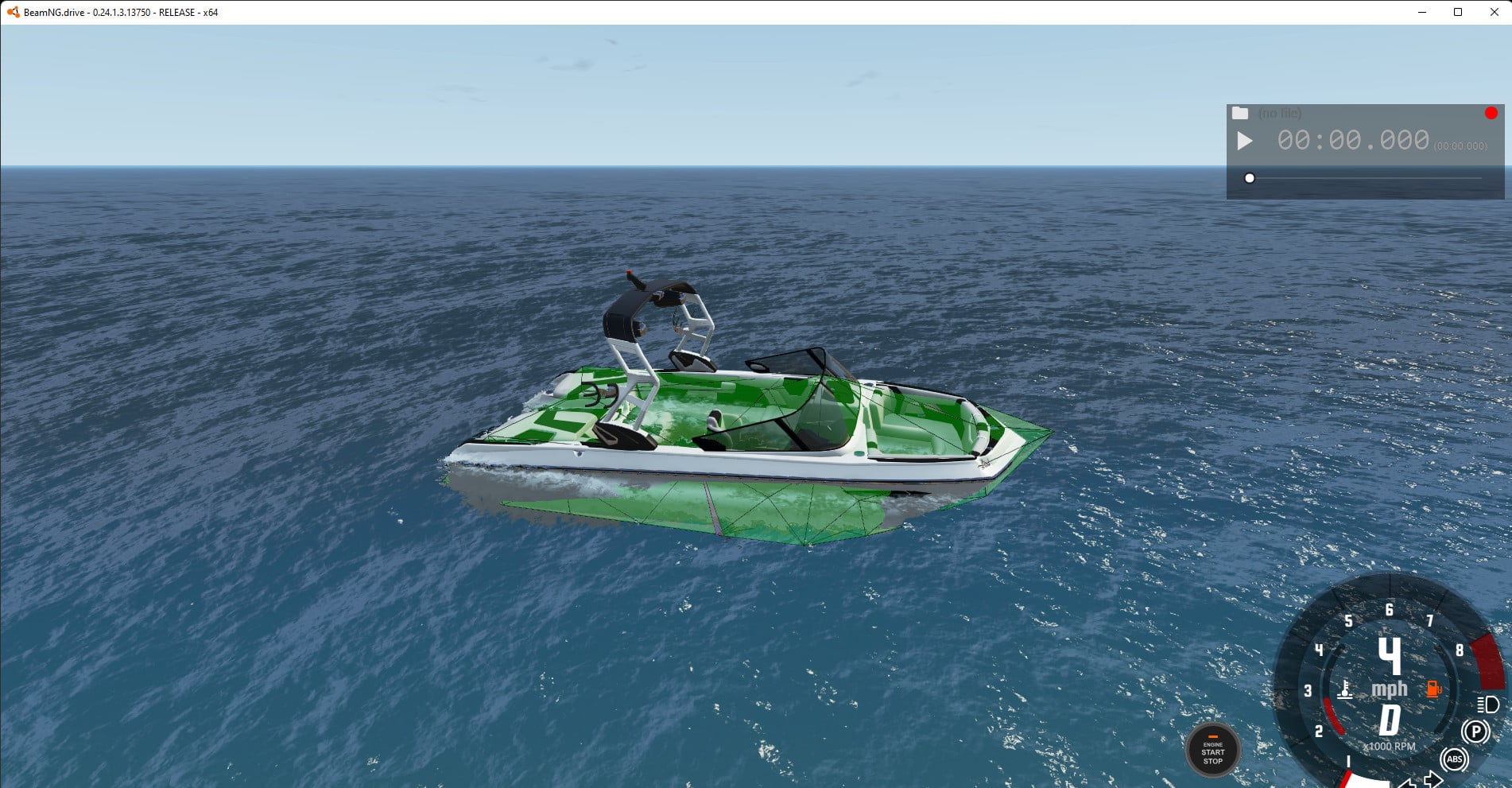Toggle replay recording with the red record button

coord(1491,112)
